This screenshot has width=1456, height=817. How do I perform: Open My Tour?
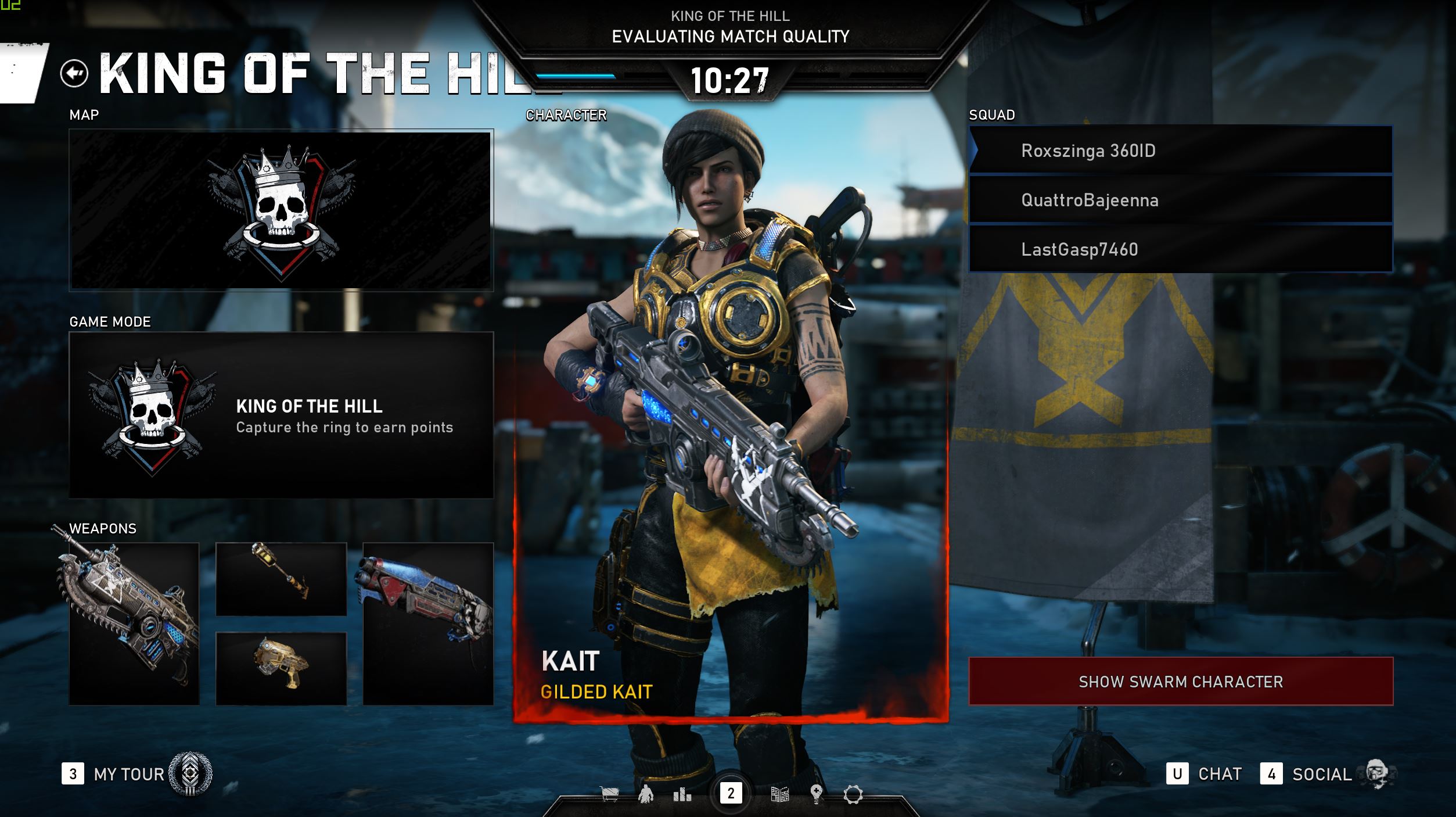129,774
